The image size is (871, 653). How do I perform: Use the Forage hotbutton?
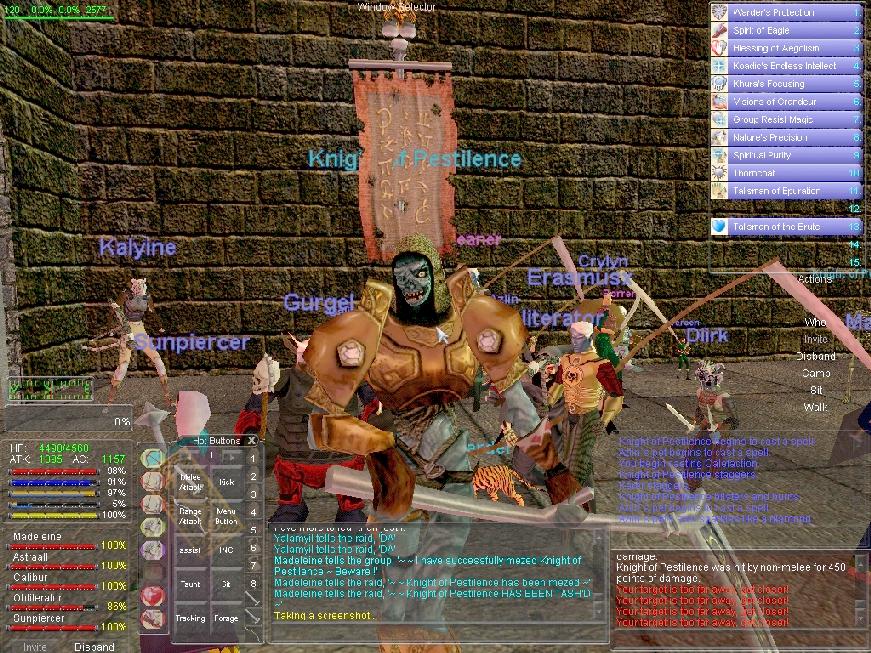coord(226,618)
